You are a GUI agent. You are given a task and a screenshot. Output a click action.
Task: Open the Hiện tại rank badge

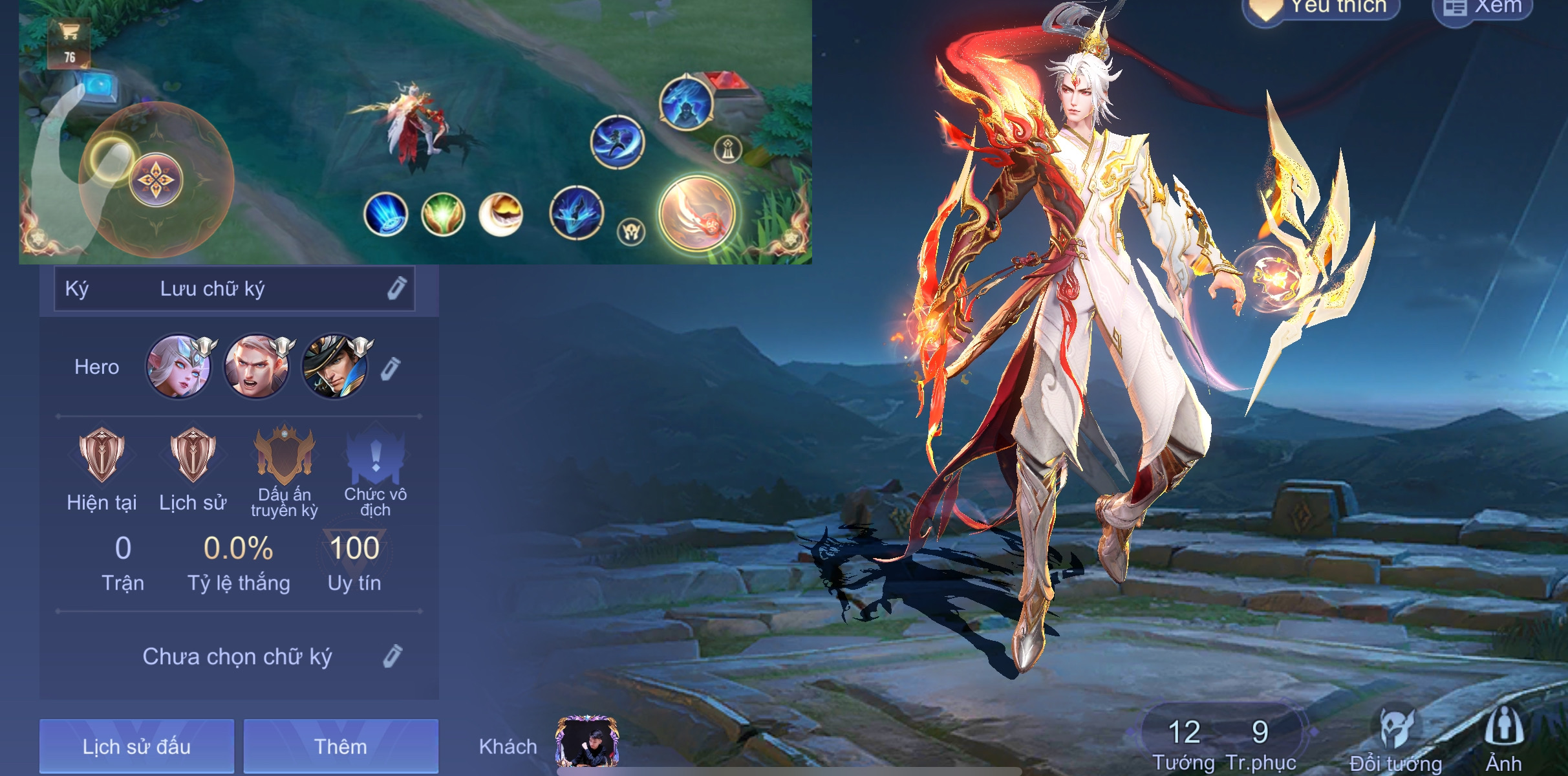(102, 455)
